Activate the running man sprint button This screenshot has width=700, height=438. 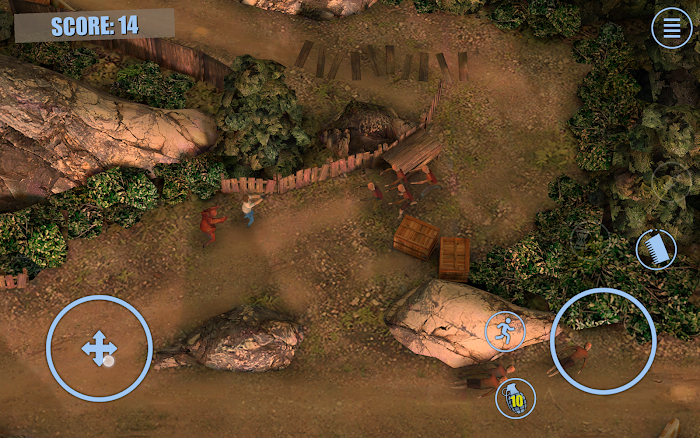coord(506,331)
